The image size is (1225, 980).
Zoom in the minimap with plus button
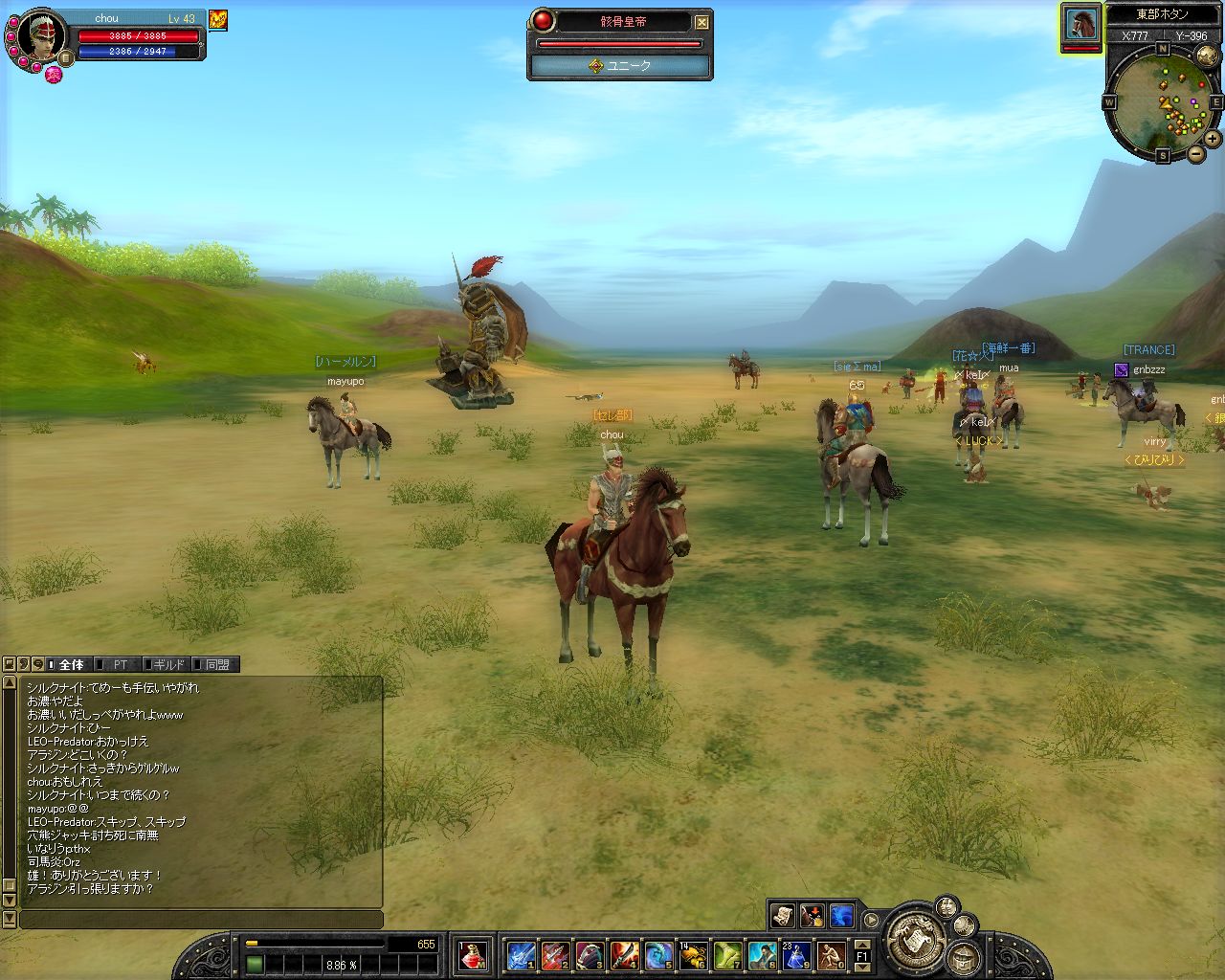[1212, 139]
